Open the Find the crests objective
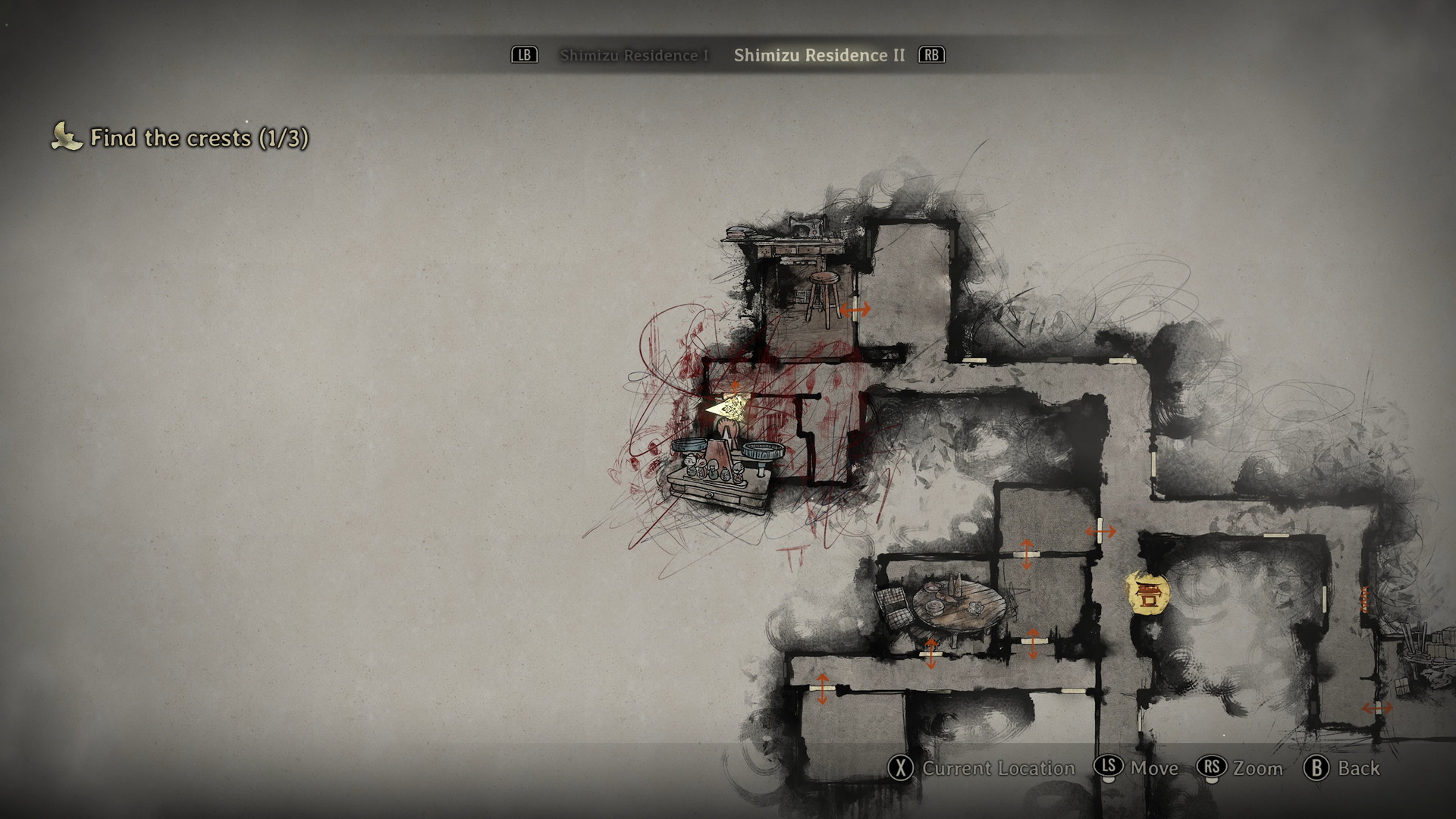 [199, 138]
